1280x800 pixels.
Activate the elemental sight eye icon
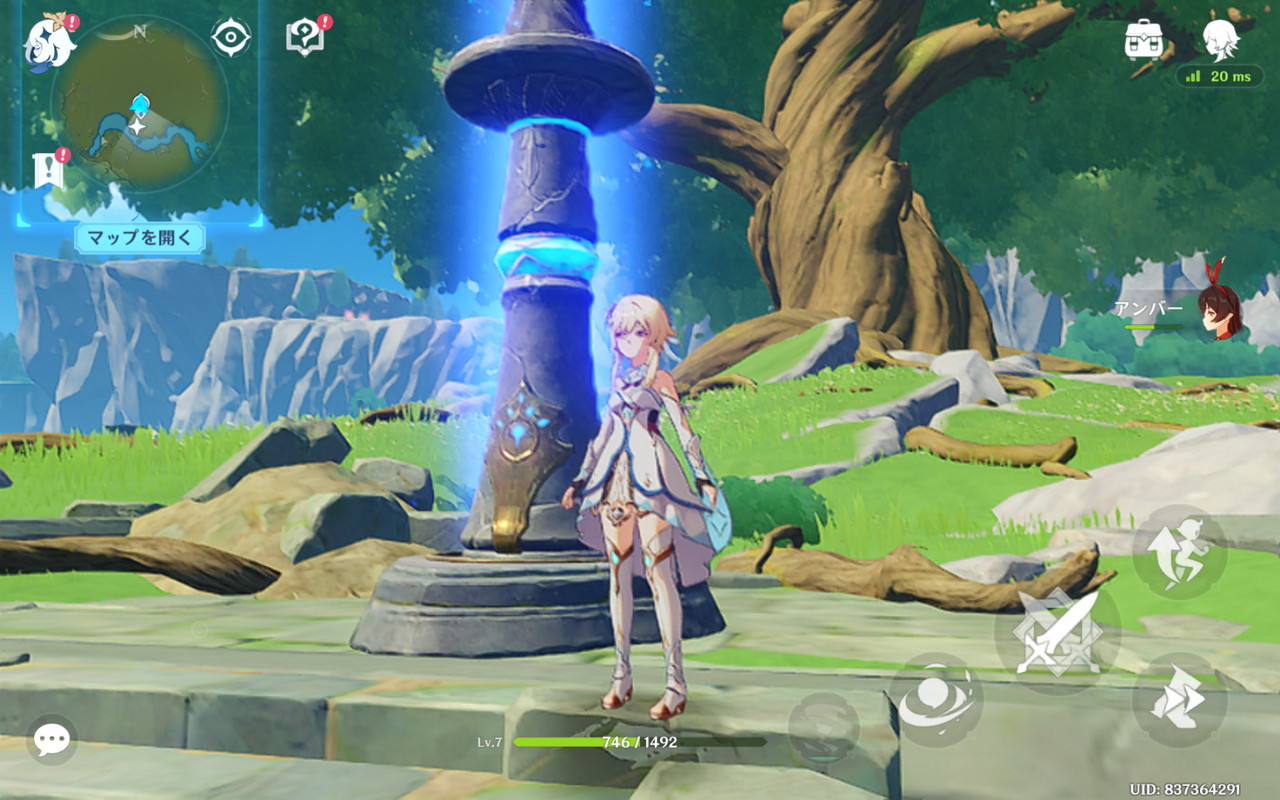[x=231, y=38]
